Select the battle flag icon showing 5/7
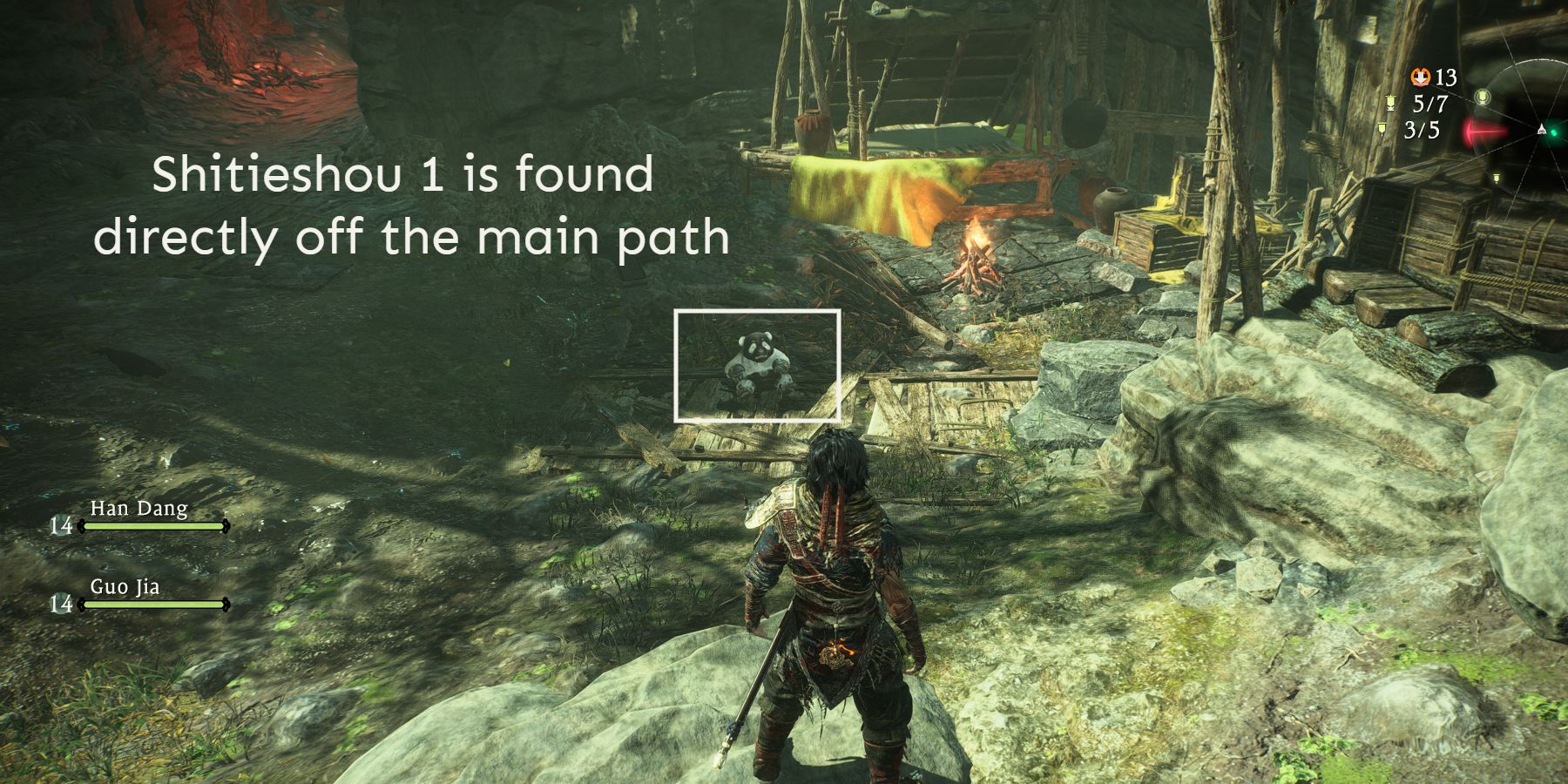This screenshot has width=1568, height=784. 1390,103
